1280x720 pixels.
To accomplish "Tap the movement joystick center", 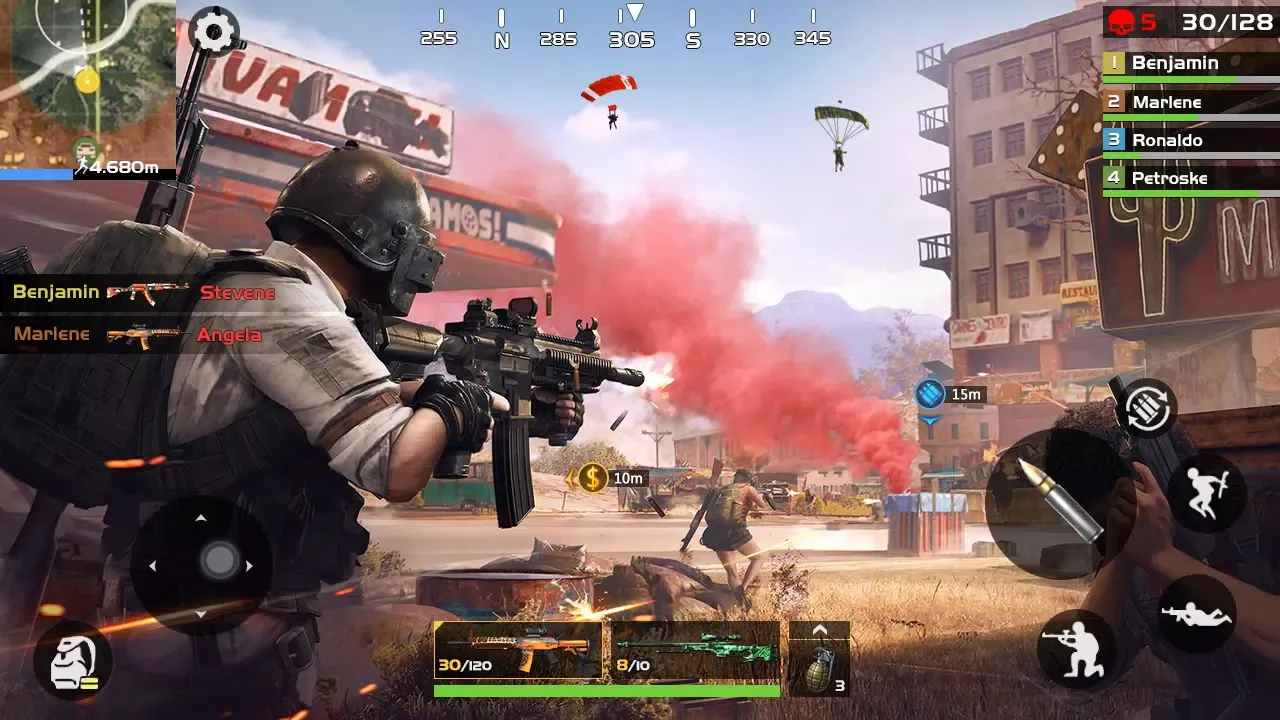I will [219, 560].
